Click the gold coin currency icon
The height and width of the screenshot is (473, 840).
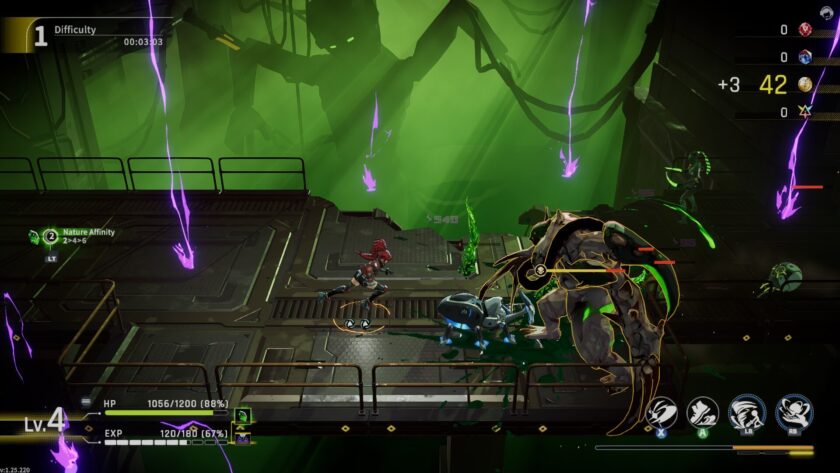tap(805, 85)
